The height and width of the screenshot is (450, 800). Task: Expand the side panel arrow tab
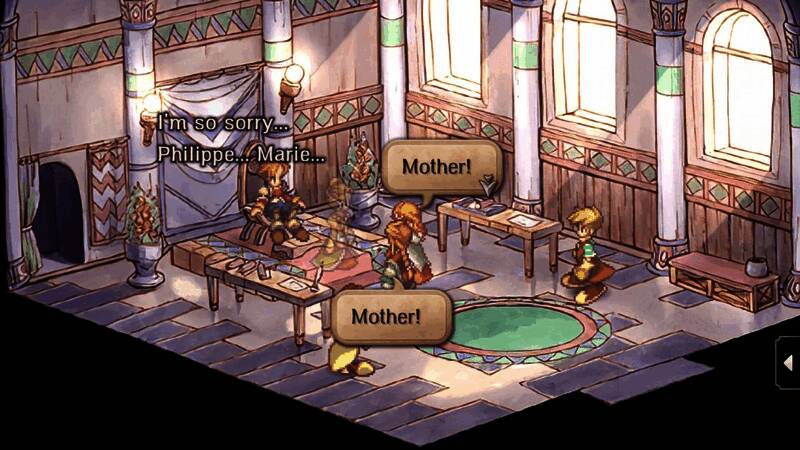click(x=788, y=362)
